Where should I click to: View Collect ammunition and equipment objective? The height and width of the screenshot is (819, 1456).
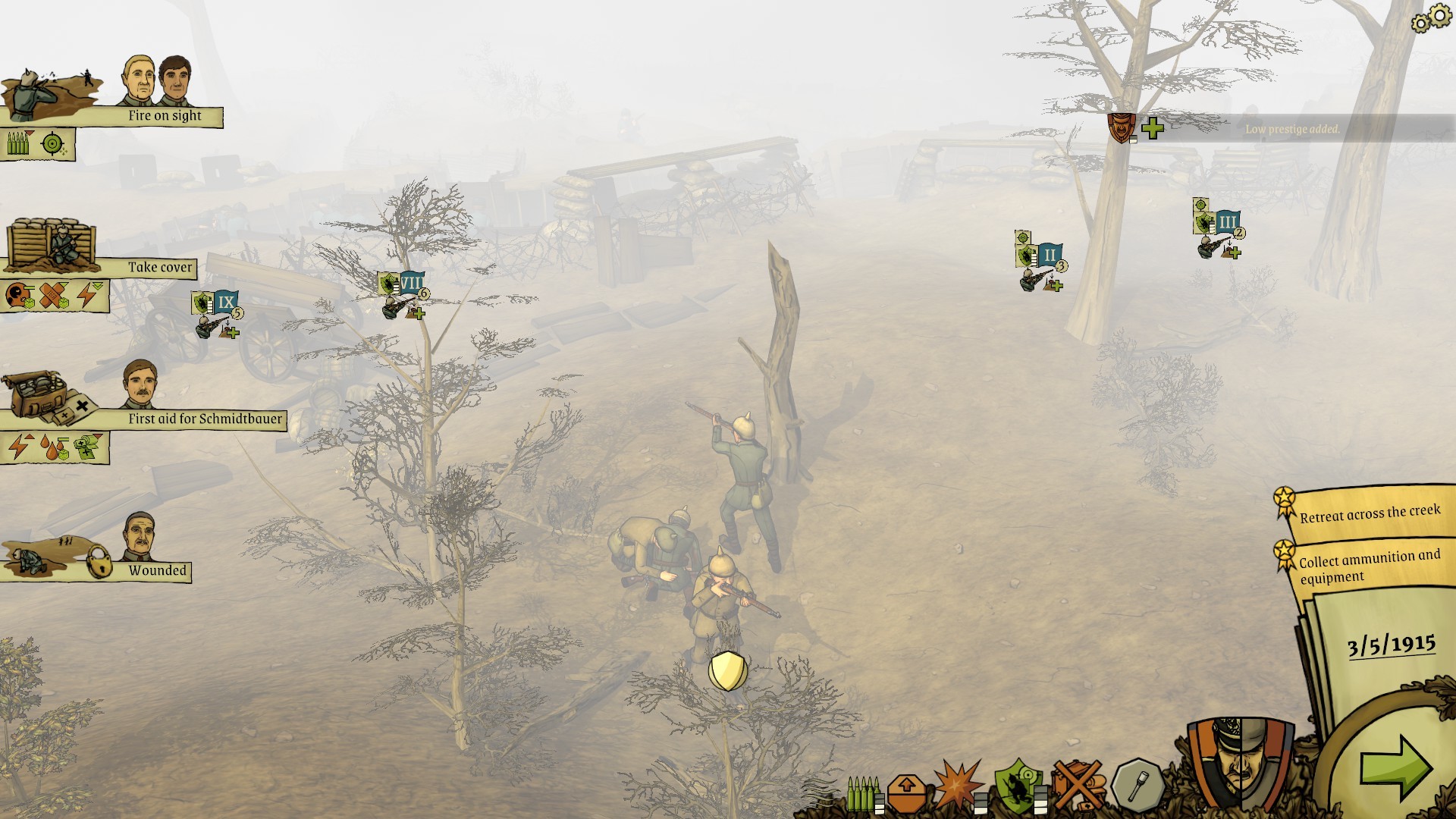1369,566
